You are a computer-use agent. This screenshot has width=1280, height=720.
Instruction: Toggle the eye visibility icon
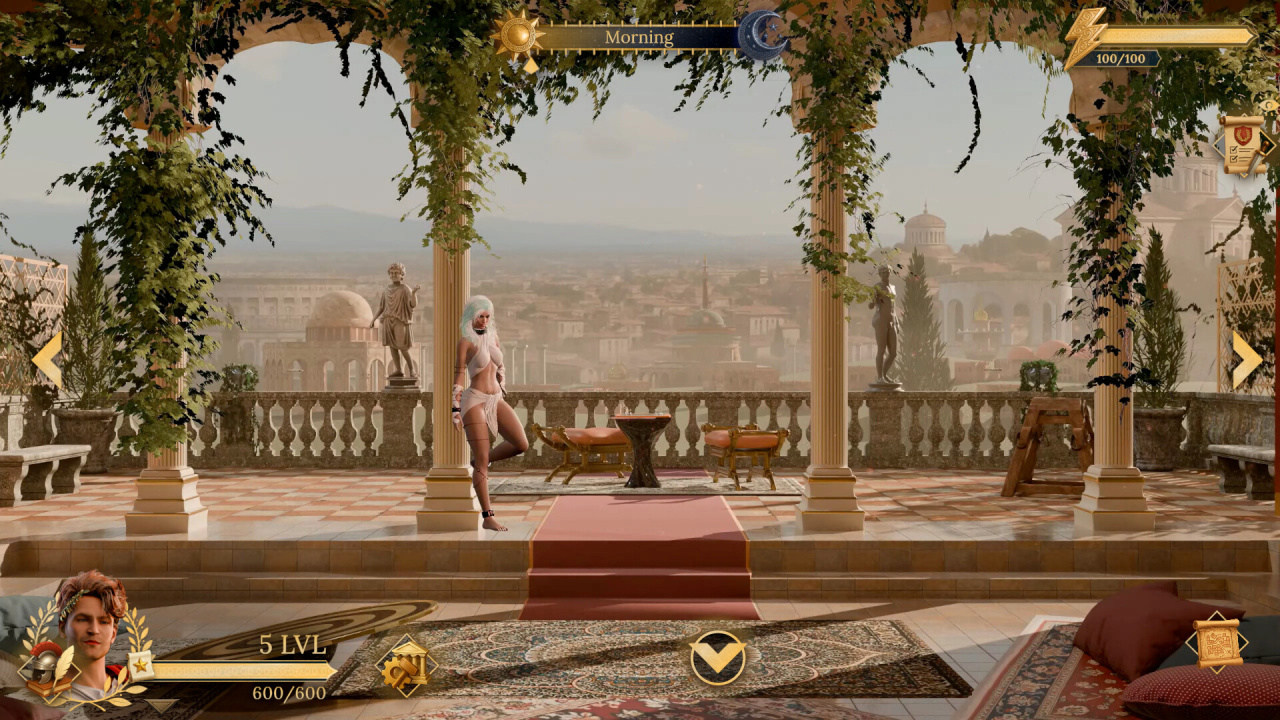point(1271,106)
